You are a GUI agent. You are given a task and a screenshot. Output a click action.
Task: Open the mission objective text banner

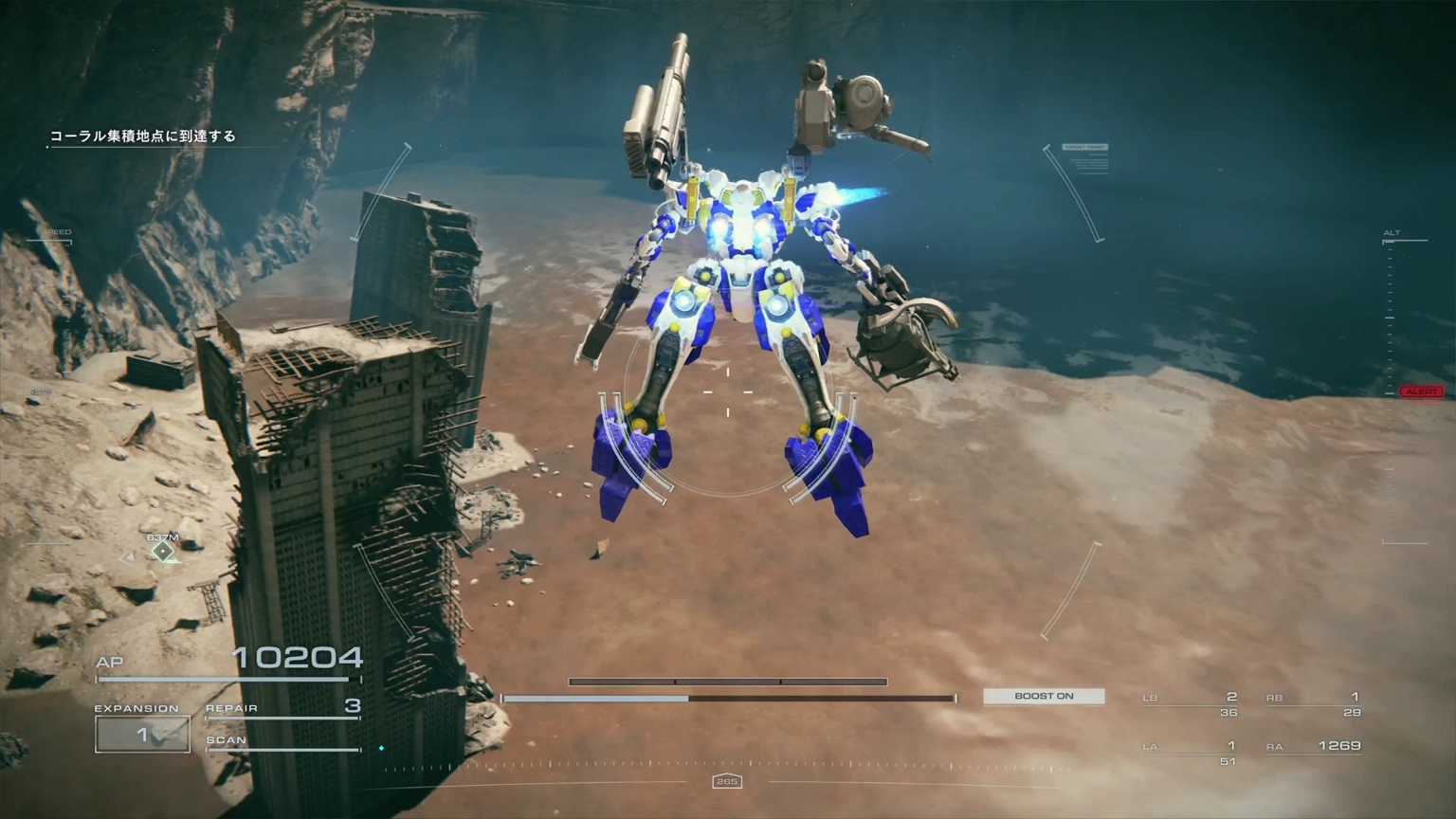(x=144, y=136)
